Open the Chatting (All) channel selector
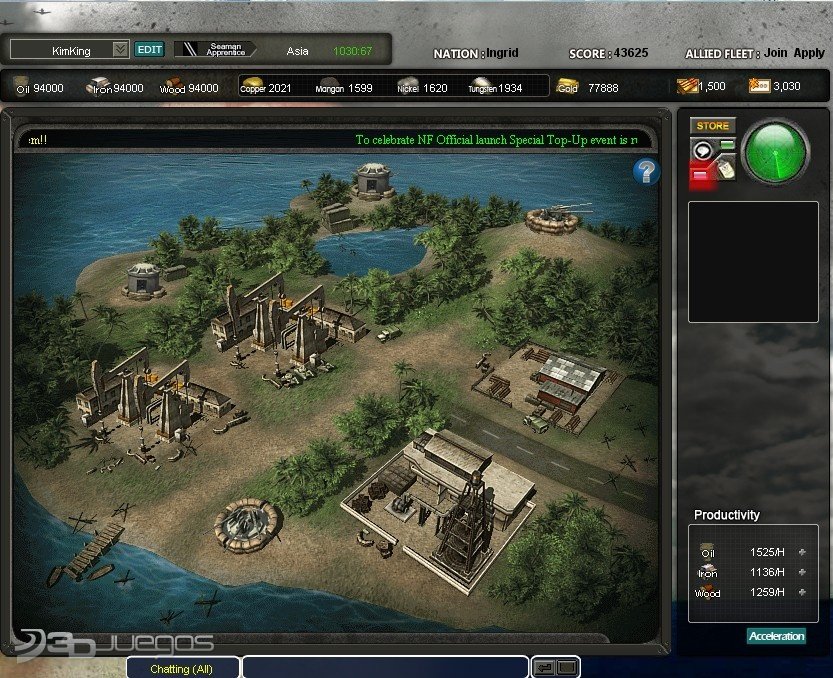 click(x=182, y=668)
